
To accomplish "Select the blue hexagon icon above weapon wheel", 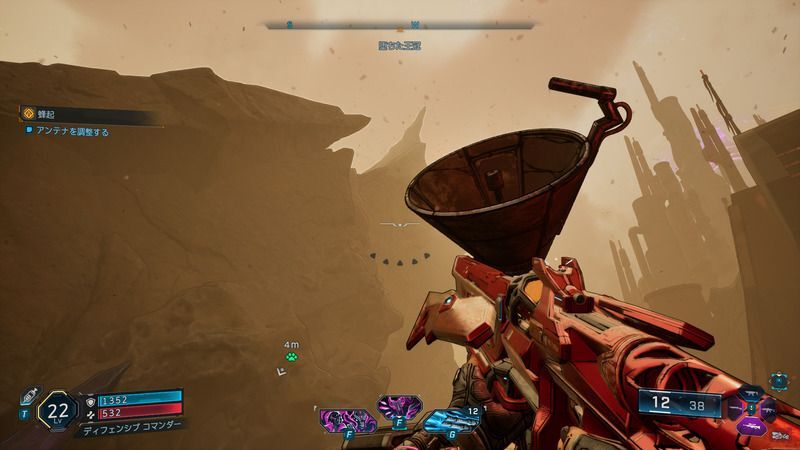I will [779, 380].
